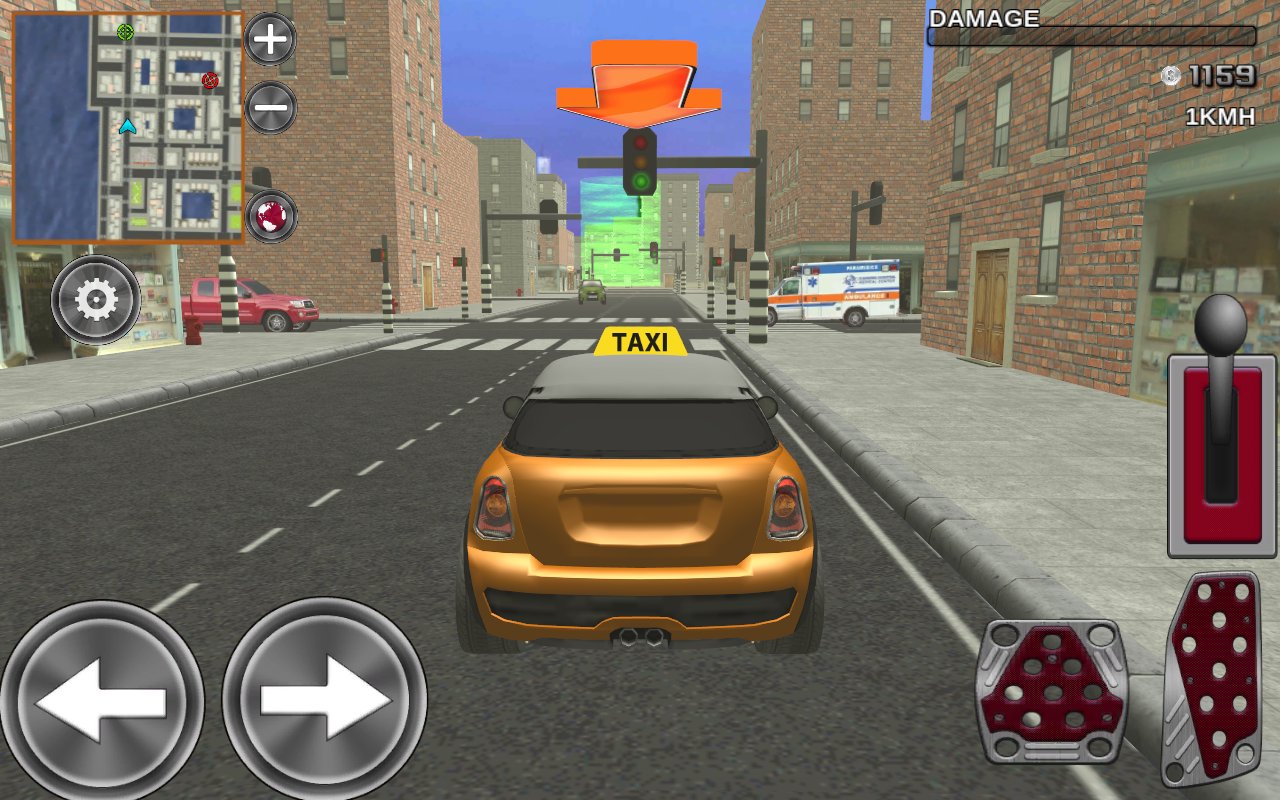Tap the 1KMH speed readout
This screenshot has height=800, width=1280.
click(1221, 117)
